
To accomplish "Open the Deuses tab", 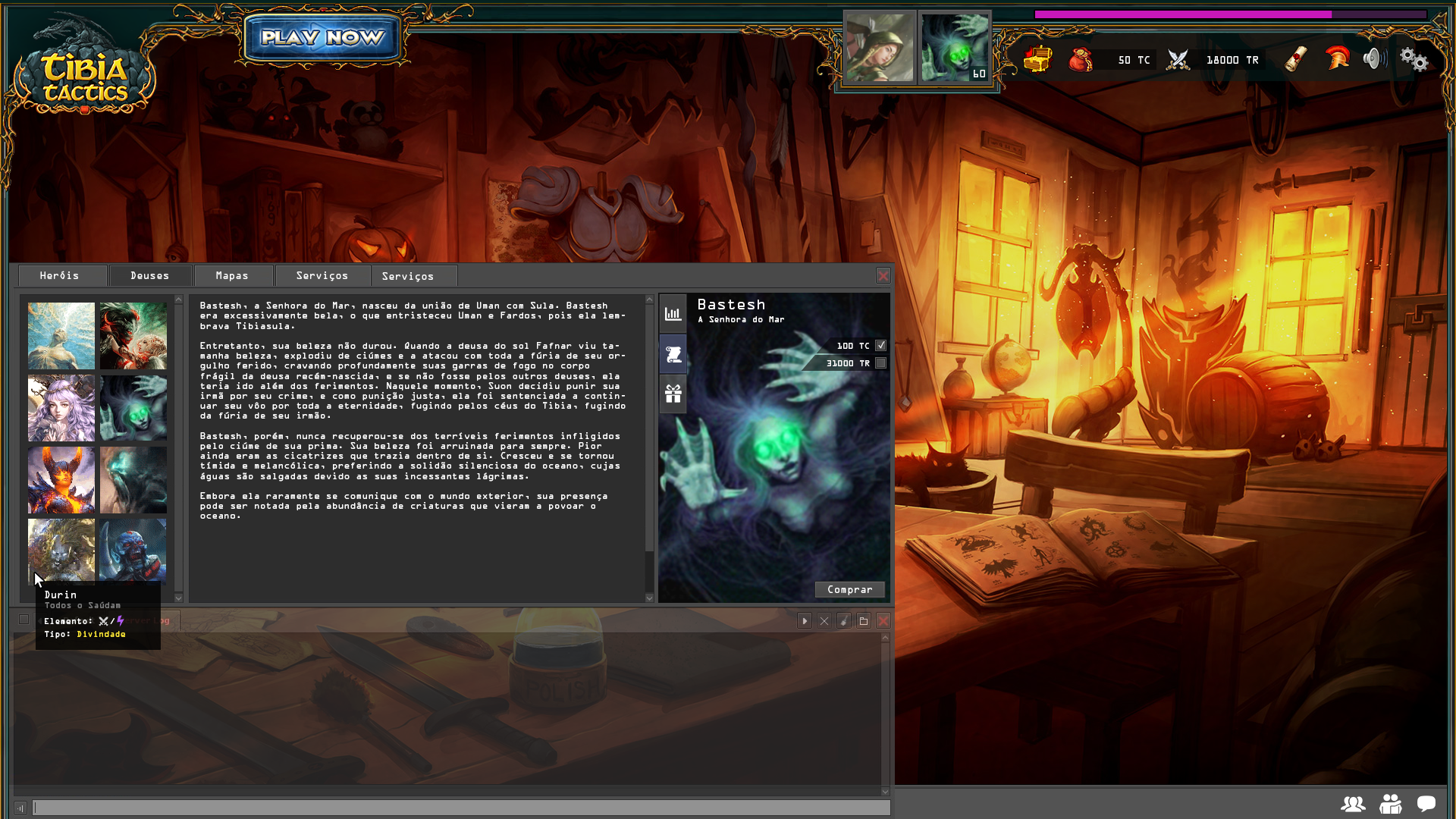I will [x=150, y=276].
